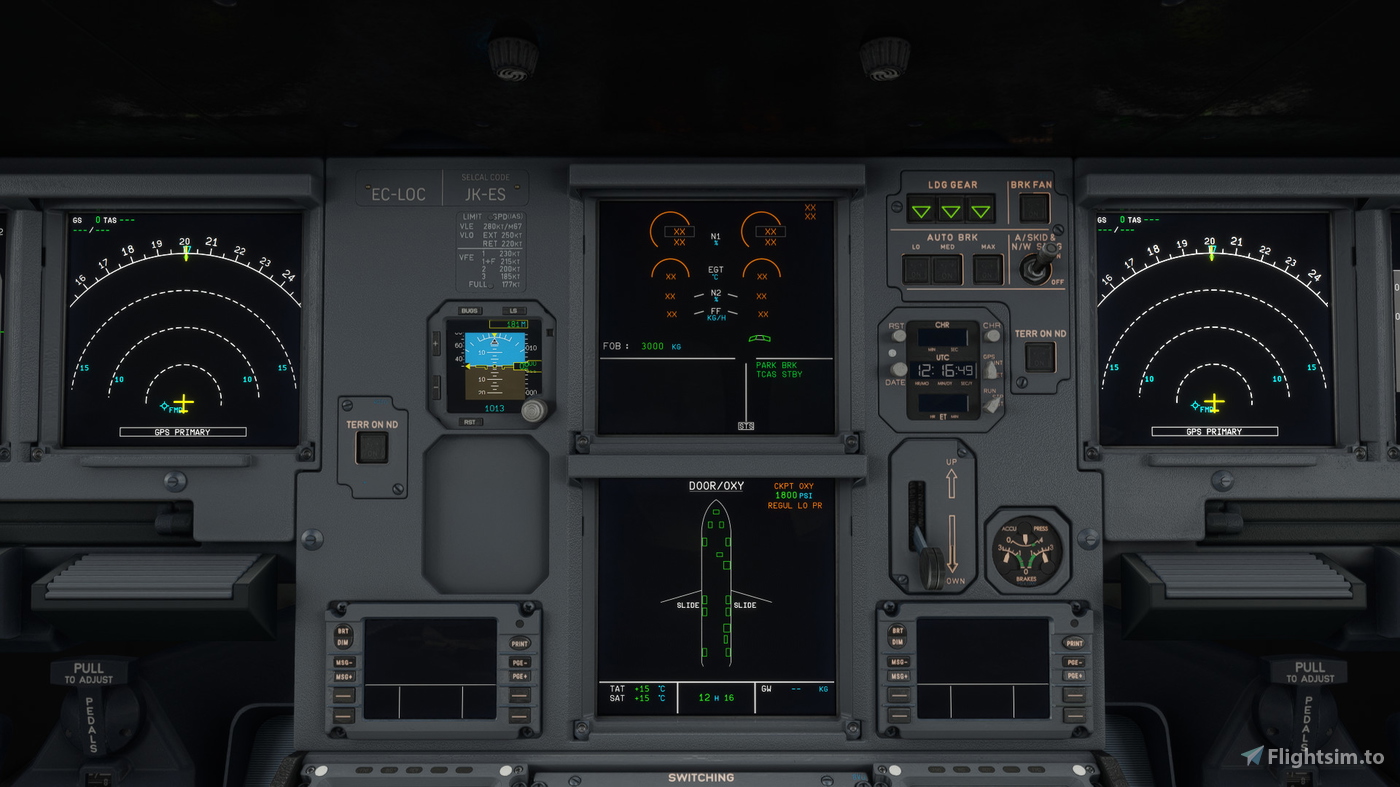
Task: Arm AUTO BRK LO
Action: click(x=916, y=269)
